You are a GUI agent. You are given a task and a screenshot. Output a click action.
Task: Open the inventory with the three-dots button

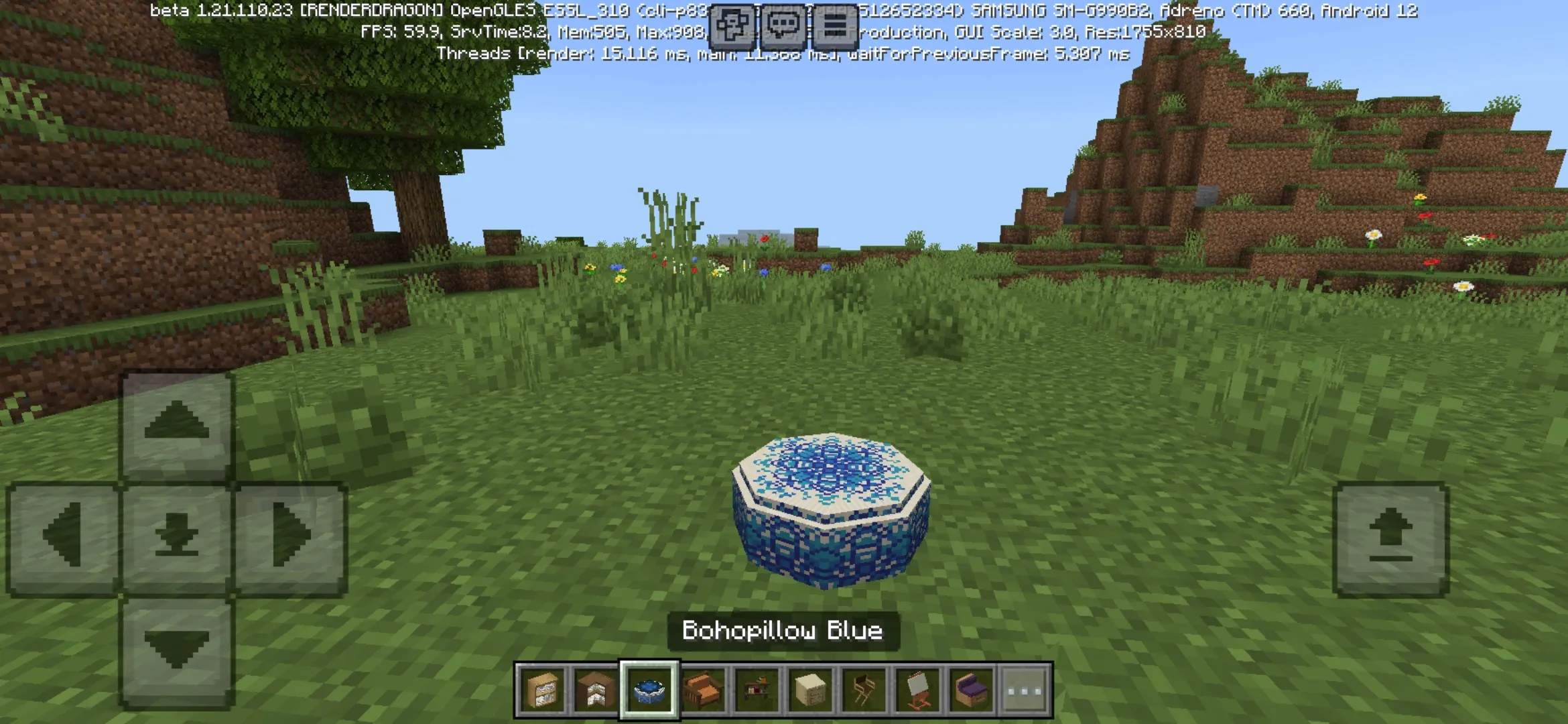pyautogui.click(x=1025, y=690)
